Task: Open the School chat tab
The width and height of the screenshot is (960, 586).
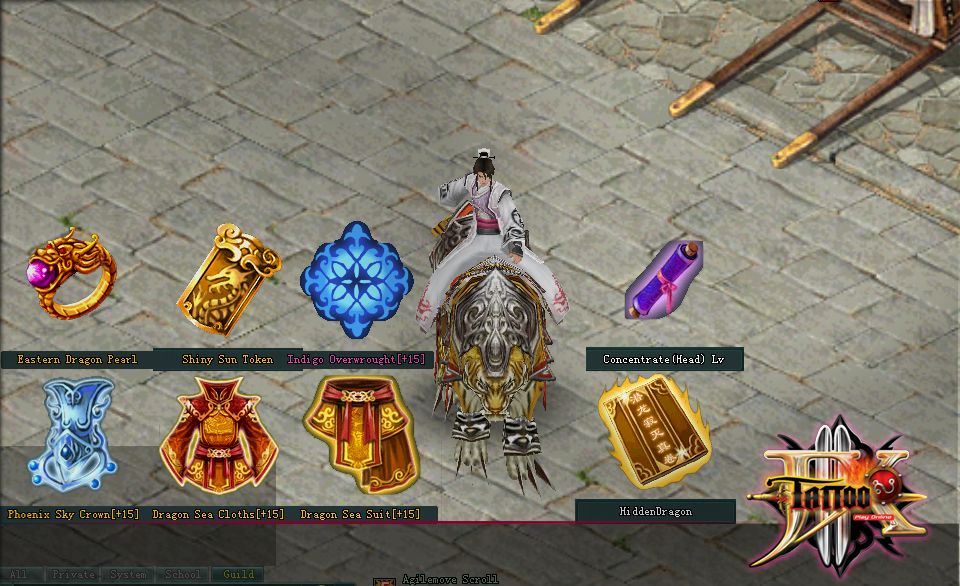Action: [x=182, y=575]
